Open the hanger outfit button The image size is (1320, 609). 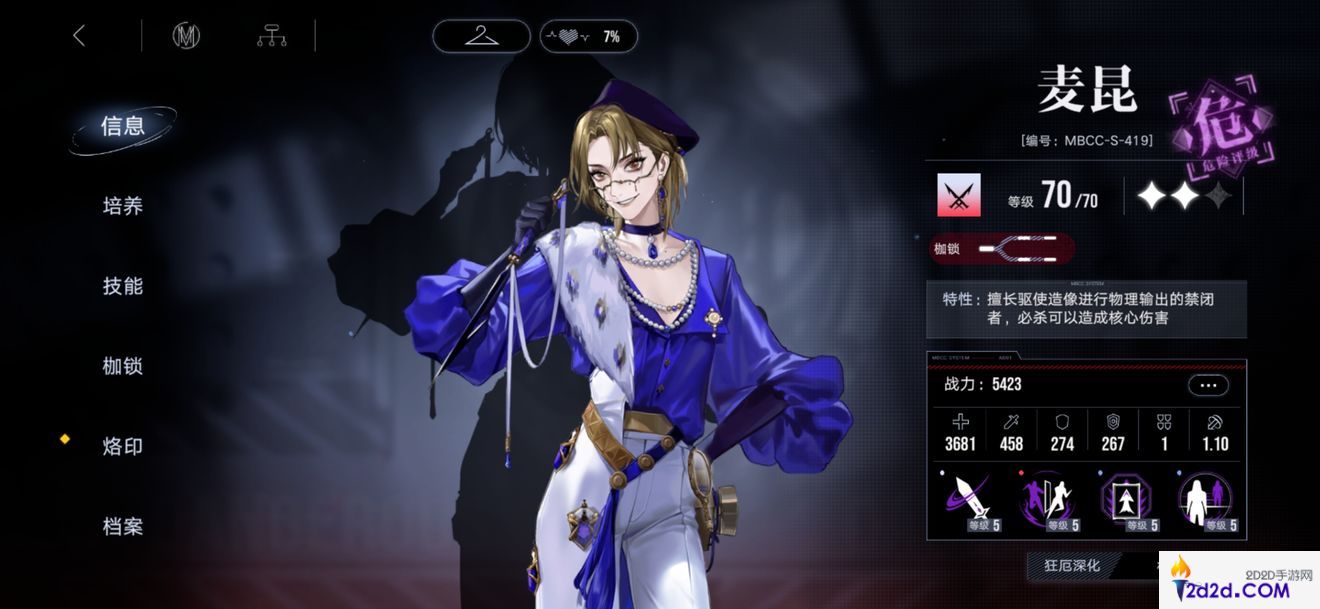point(482,37)
